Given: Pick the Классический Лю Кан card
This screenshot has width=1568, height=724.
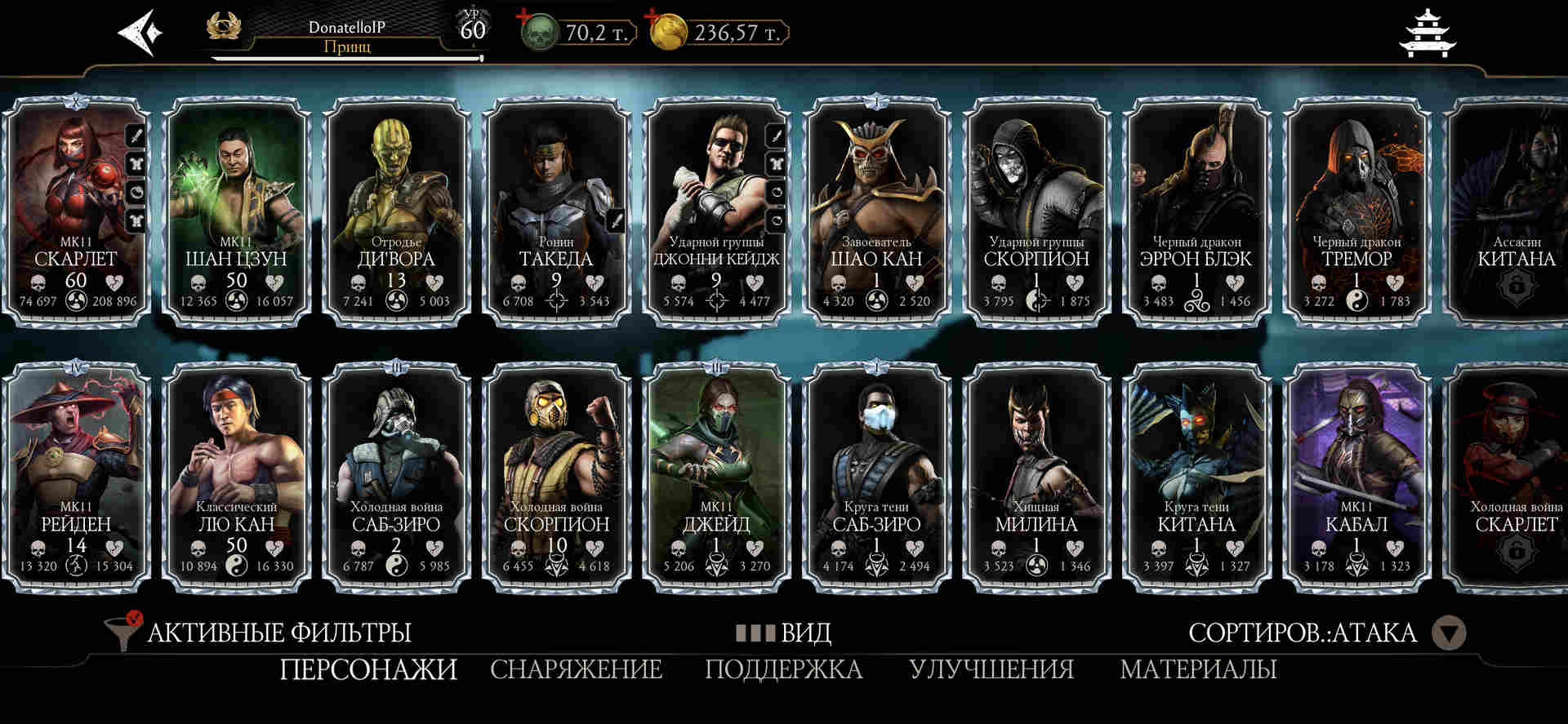Looking at the screenshot, I should [x=236, y=477].
